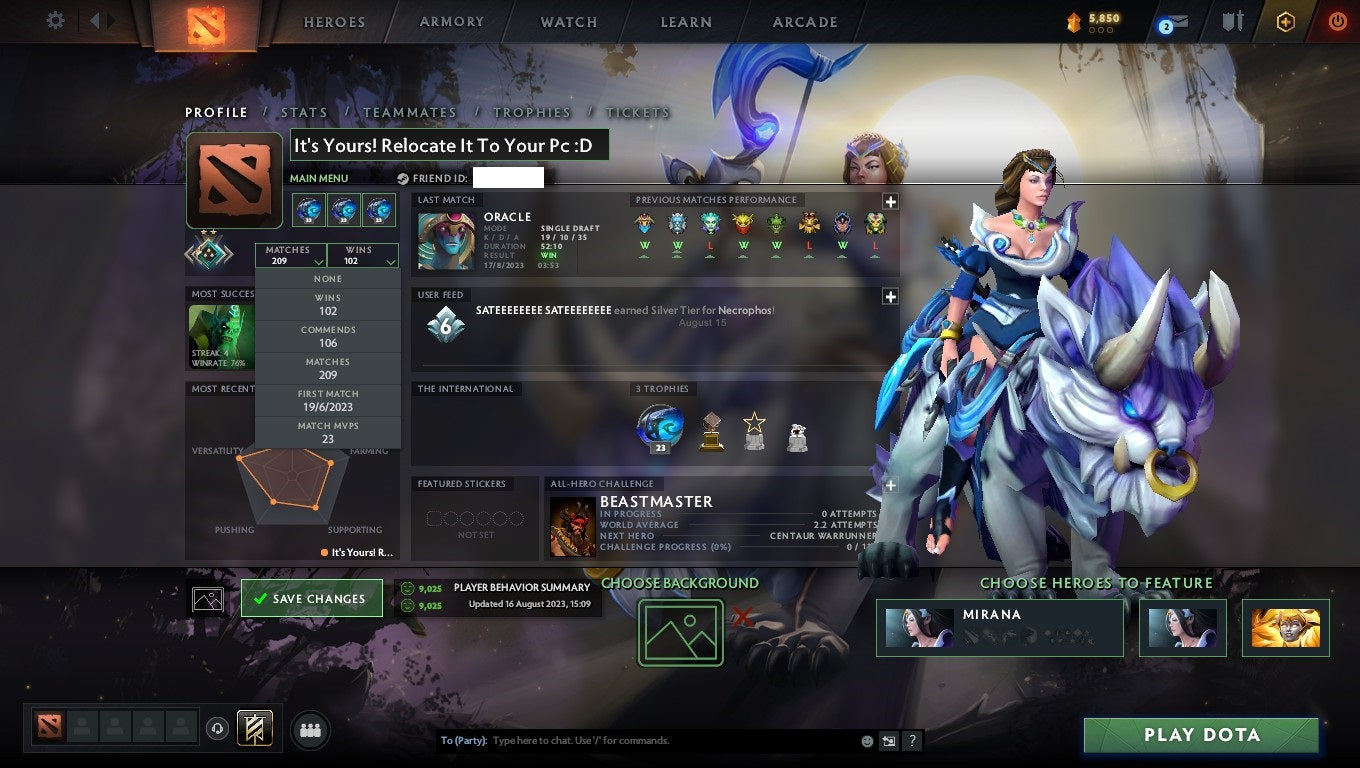Click the SAVE CHANGES button
Screen dimensions: 1360x768
(311, 598)
